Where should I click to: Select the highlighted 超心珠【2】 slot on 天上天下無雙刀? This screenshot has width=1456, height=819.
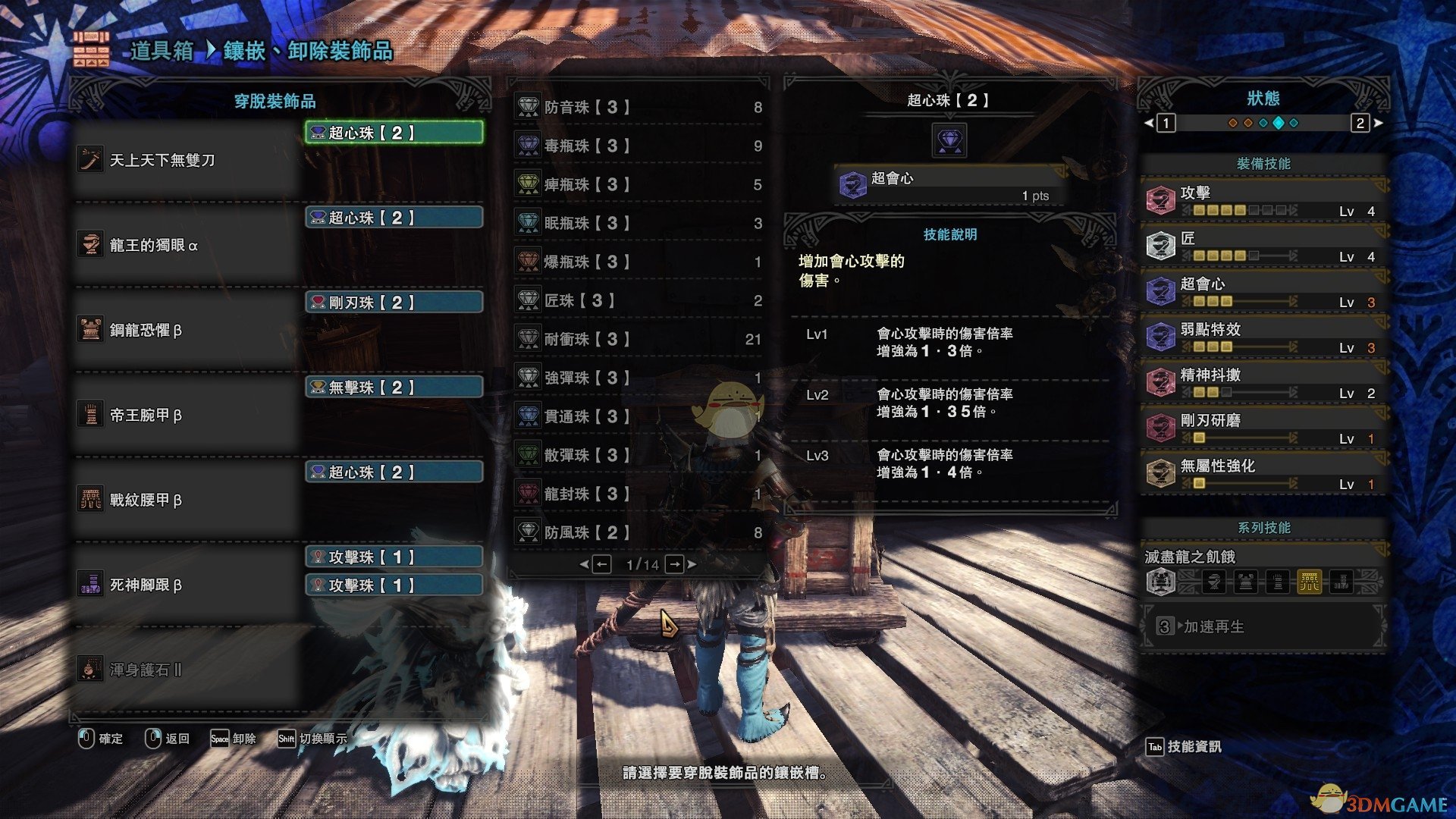[394, 133]
